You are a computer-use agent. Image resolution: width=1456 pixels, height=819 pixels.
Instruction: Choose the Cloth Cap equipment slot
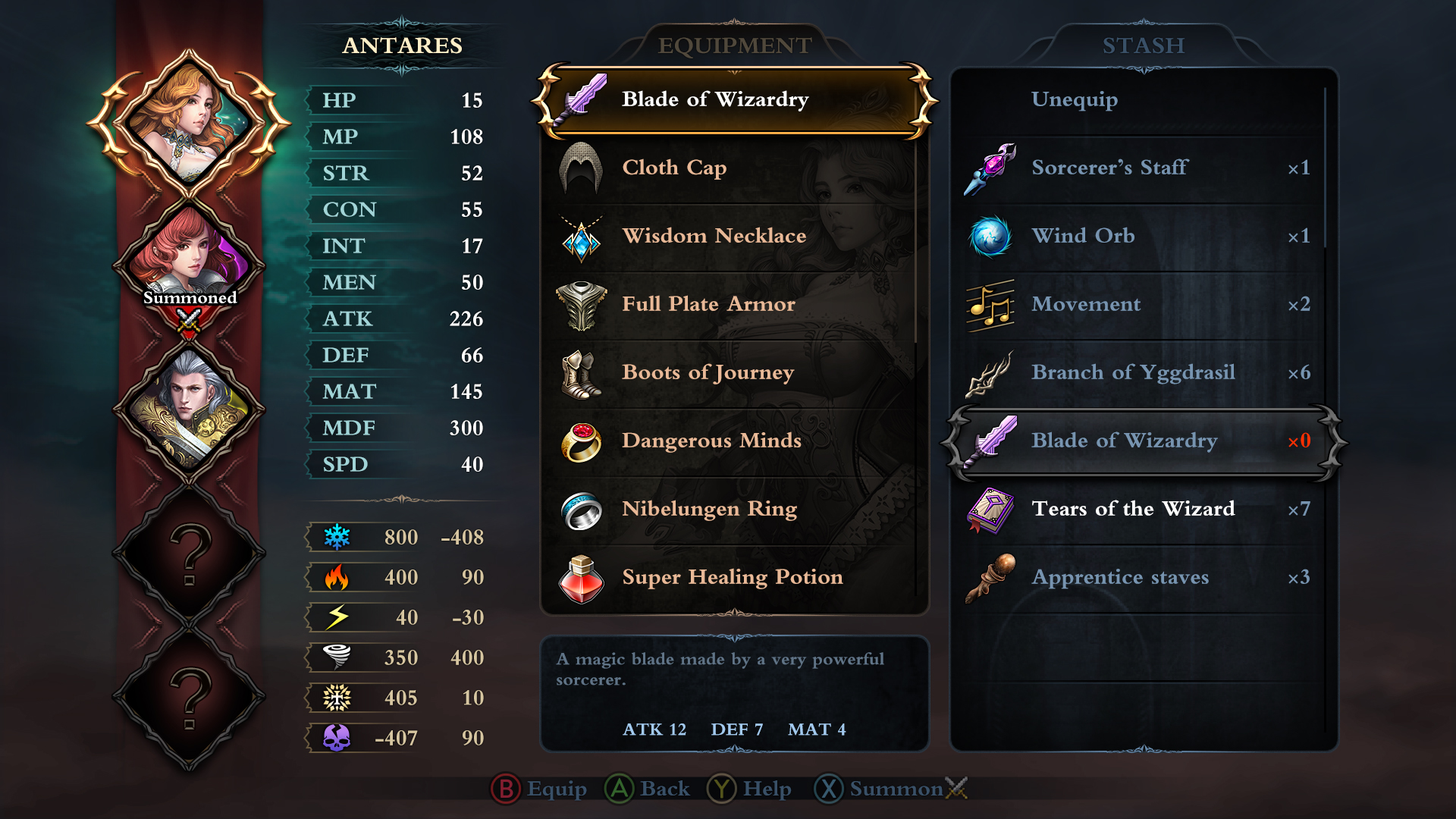[x=734, y=168]
